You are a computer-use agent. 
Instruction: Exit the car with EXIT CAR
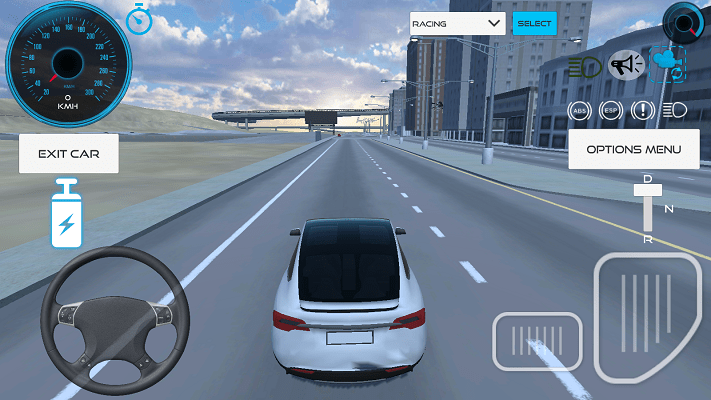68,154
